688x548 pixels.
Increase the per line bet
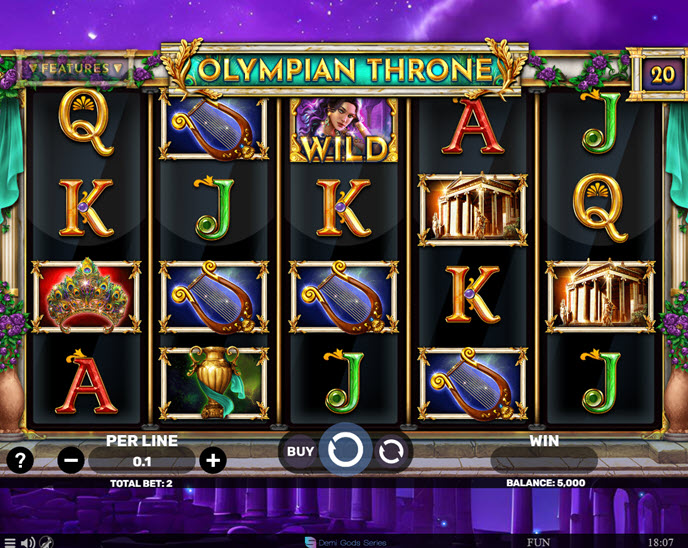212,460
